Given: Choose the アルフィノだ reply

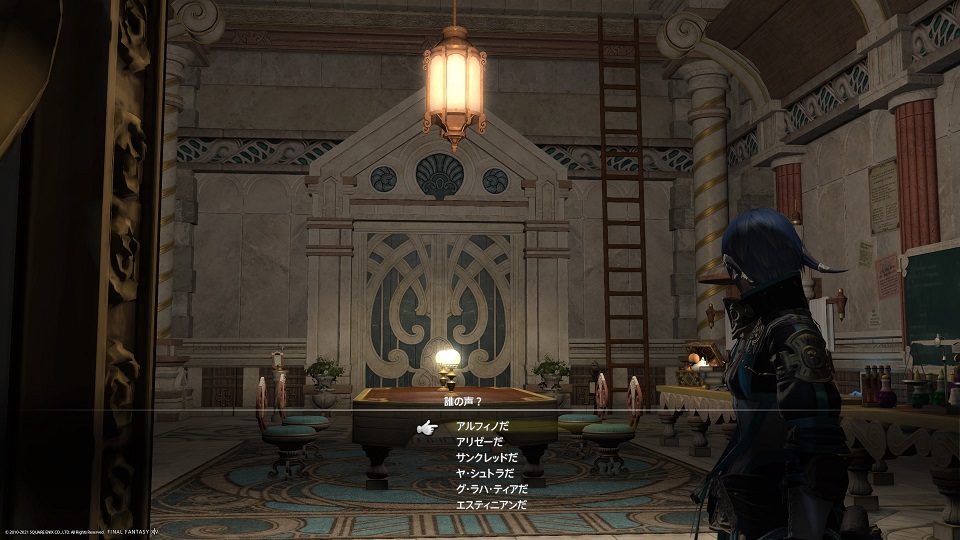Looking at the screenshot, I should [481, 426].
